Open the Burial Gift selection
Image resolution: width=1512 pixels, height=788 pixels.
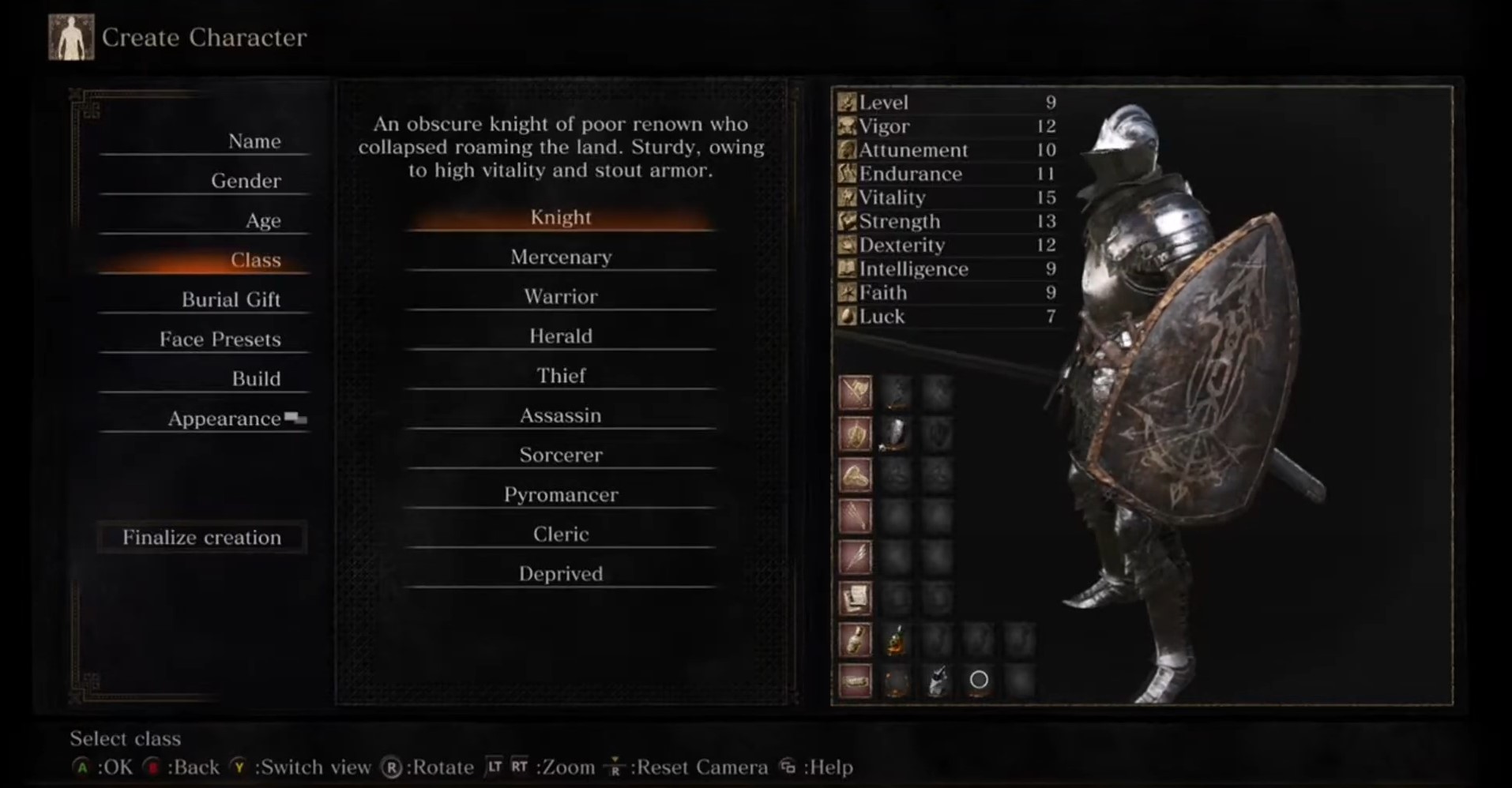[x=231, y=299]
